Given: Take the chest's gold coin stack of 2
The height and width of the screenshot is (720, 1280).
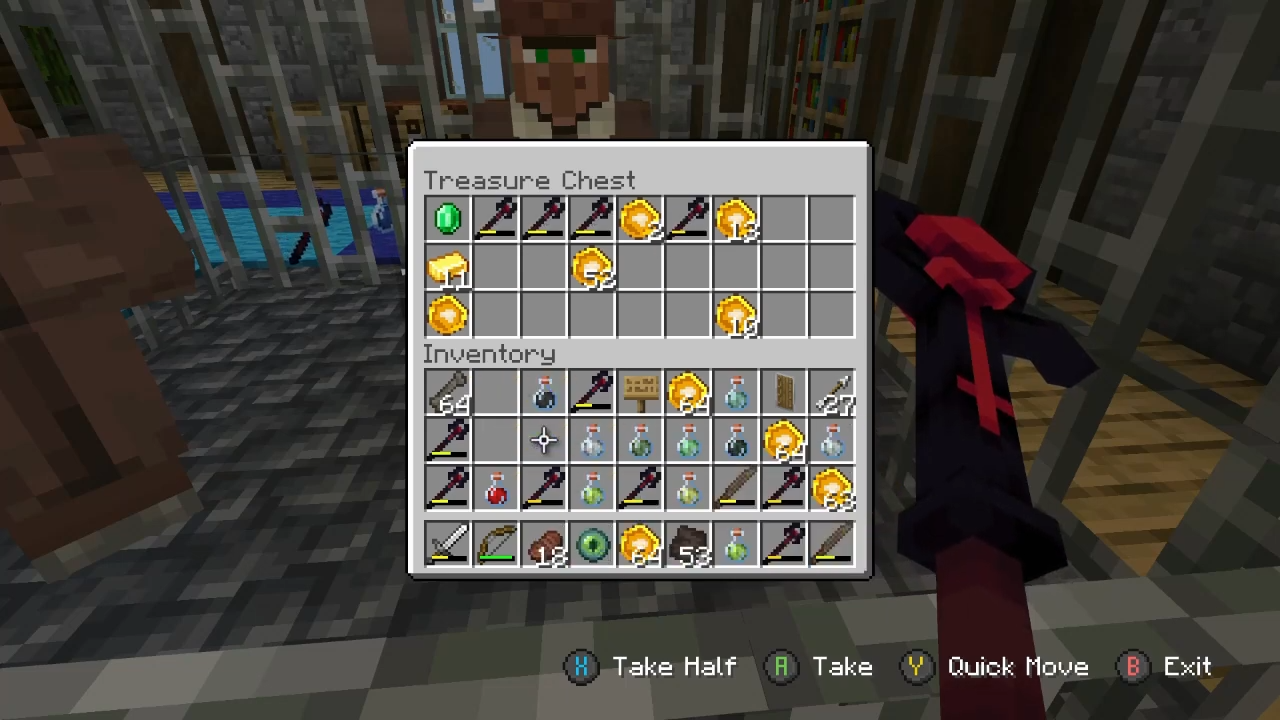Looking at the screenshot, I should pos(639,219).
